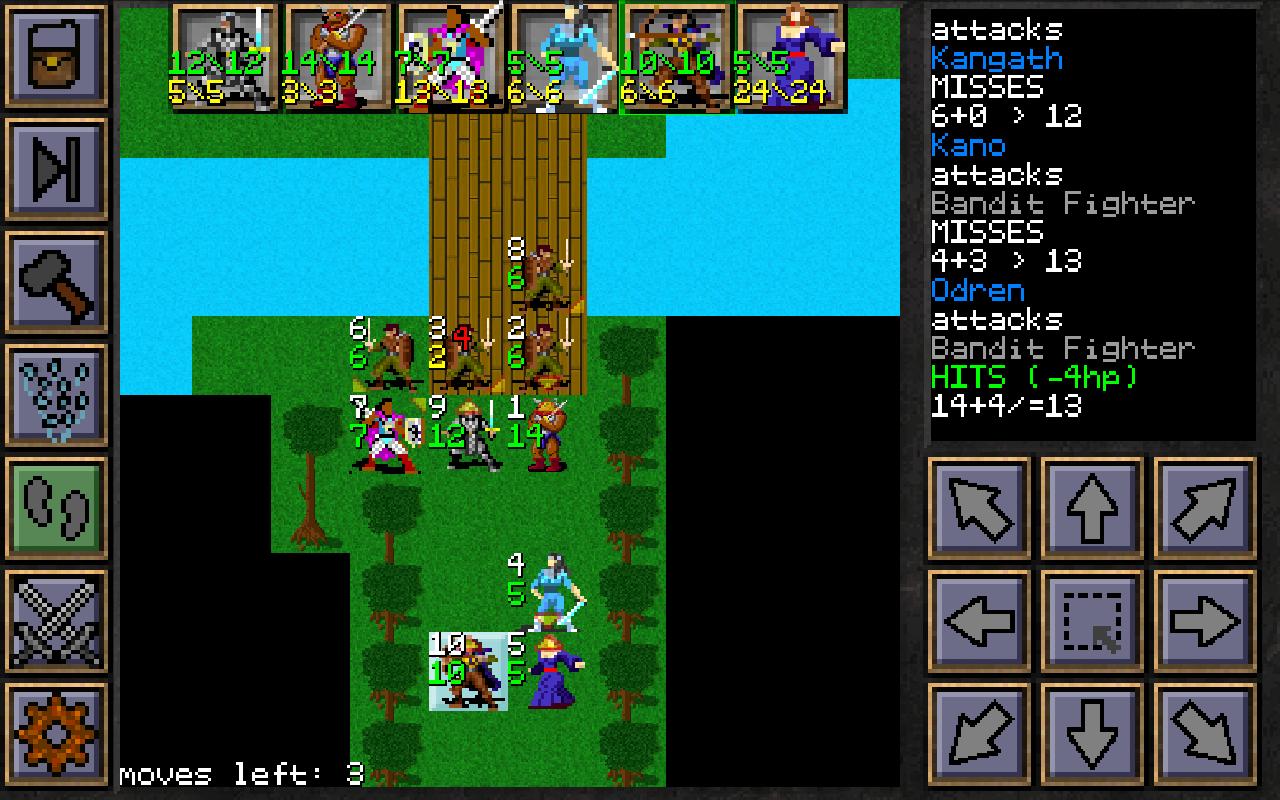Click the Kangath name in the combat log
1280x800 pixels.
click(995, 58)
